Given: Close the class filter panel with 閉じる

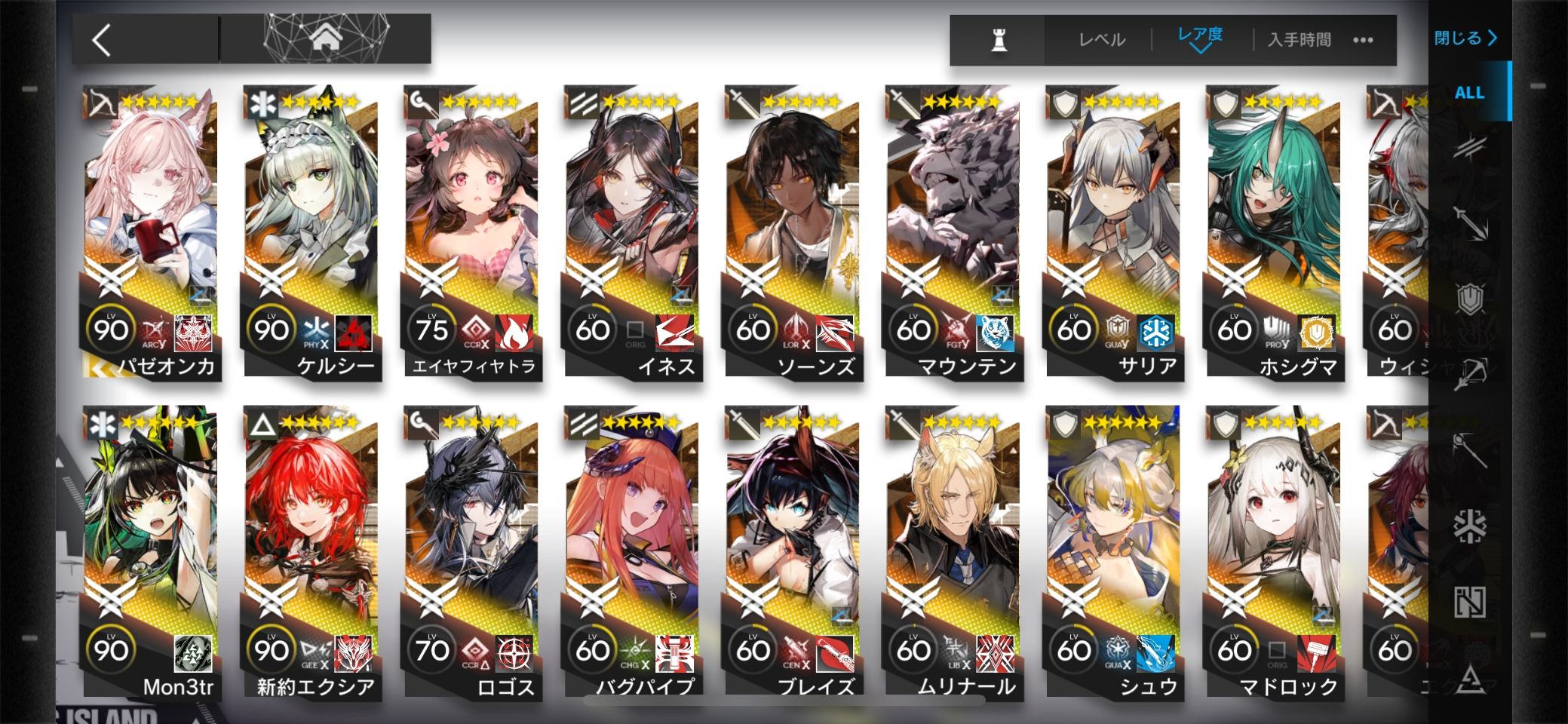Looking at the screenshot, I should tap(1465, 38).
